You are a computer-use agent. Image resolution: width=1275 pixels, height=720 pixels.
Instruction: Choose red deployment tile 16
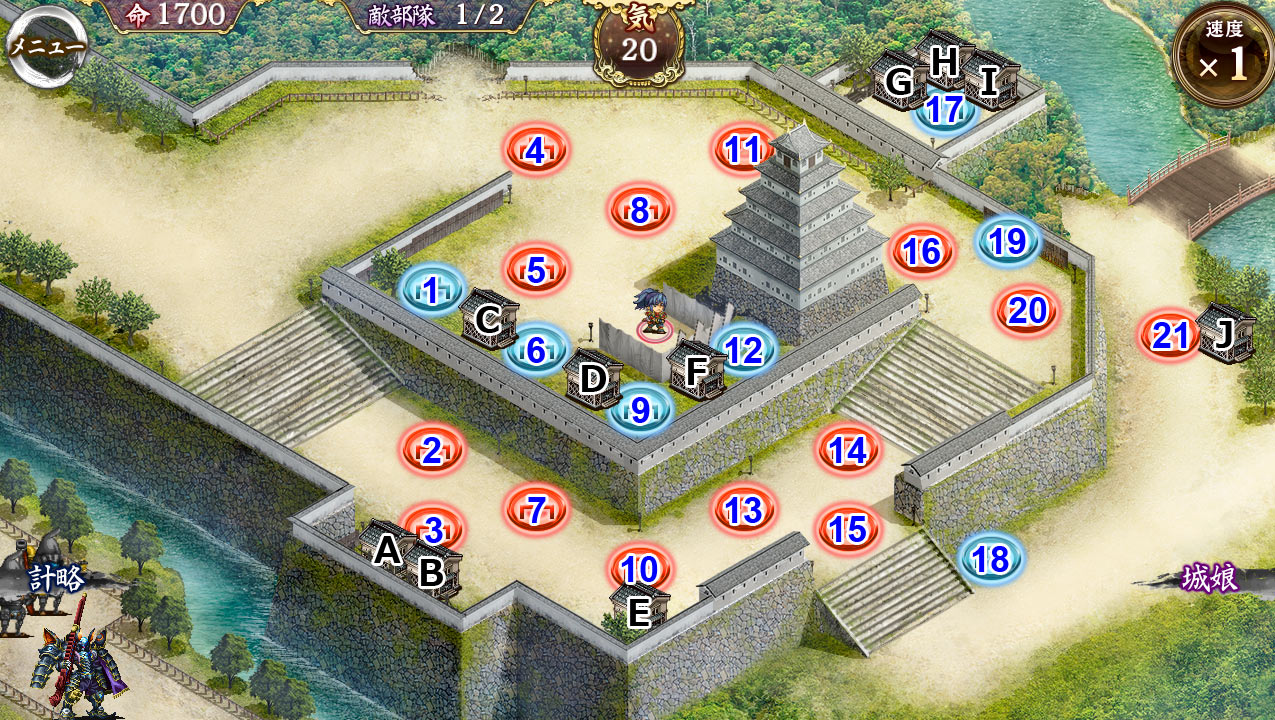point(922,251)
